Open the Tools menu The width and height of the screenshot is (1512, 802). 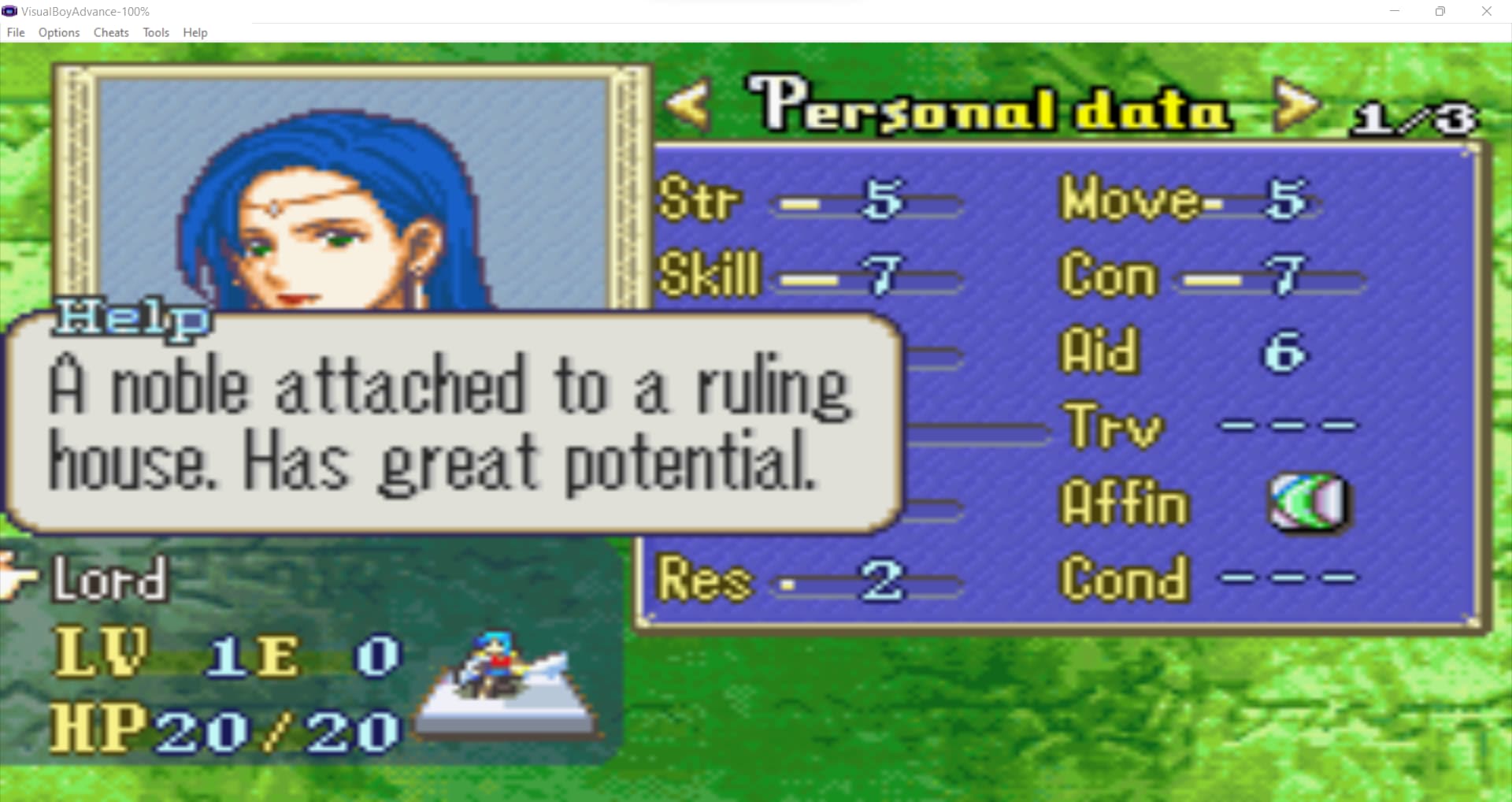tap(156, 32)
